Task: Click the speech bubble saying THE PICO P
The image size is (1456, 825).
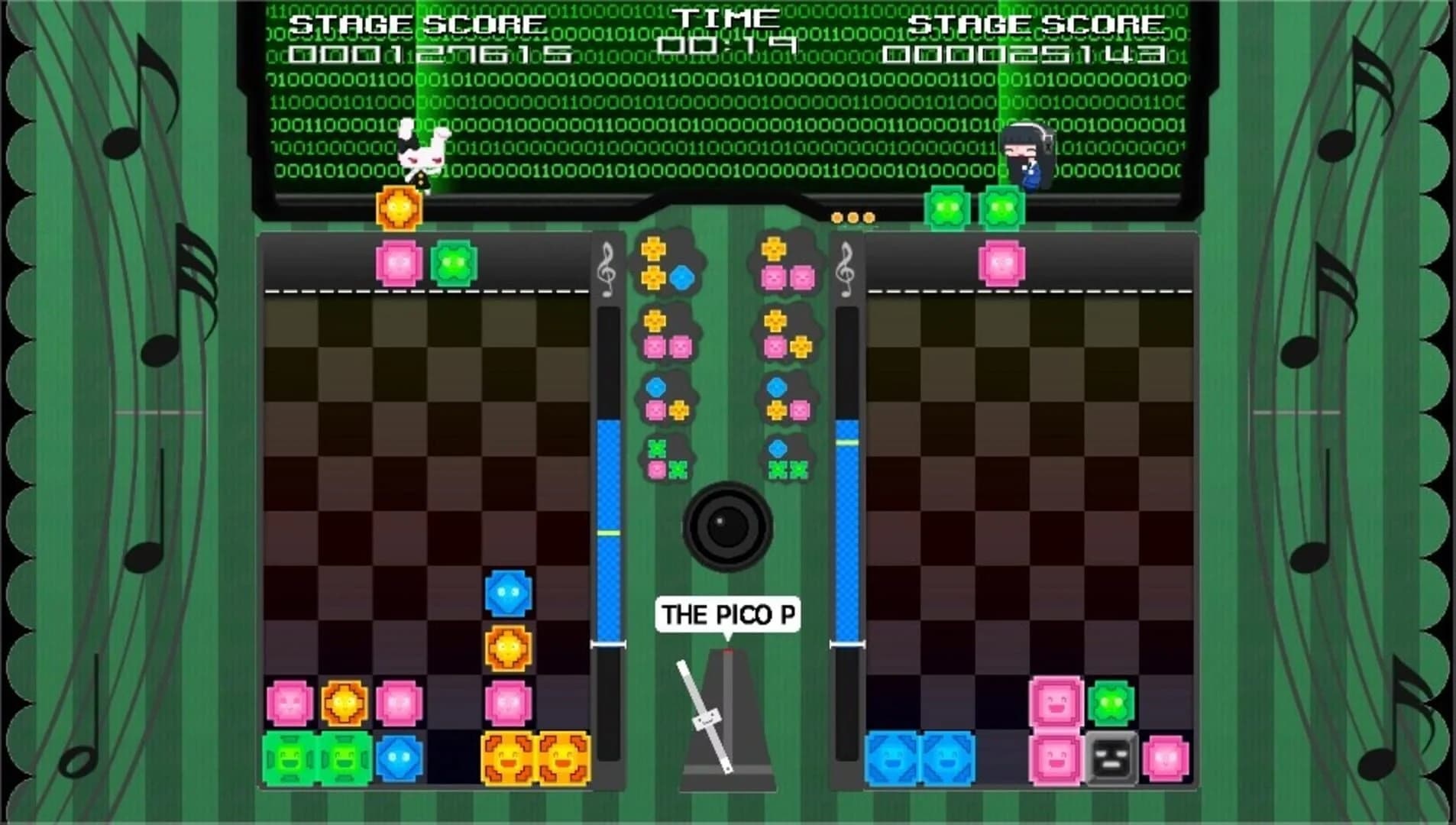Action: pos(726,613)
